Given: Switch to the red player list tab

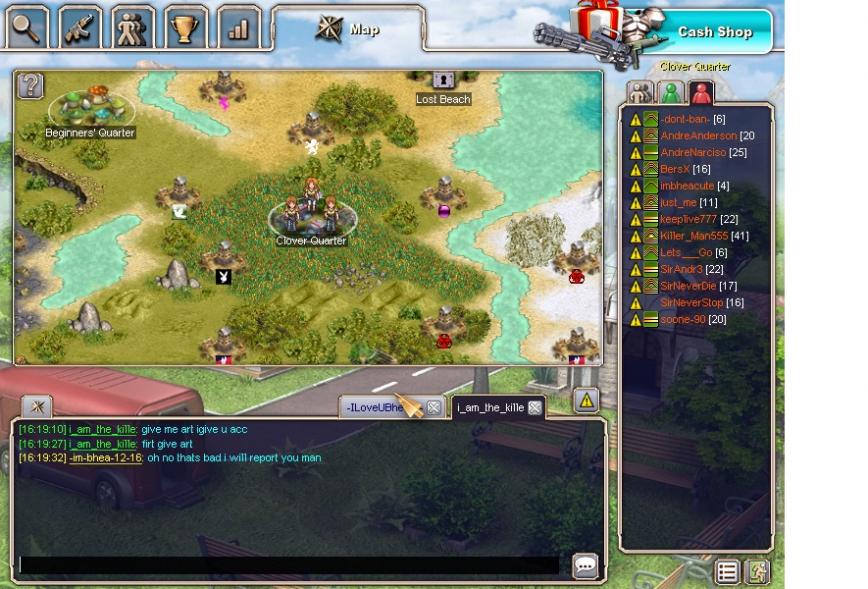Looking at the screenshot, I should pos(701,92).
